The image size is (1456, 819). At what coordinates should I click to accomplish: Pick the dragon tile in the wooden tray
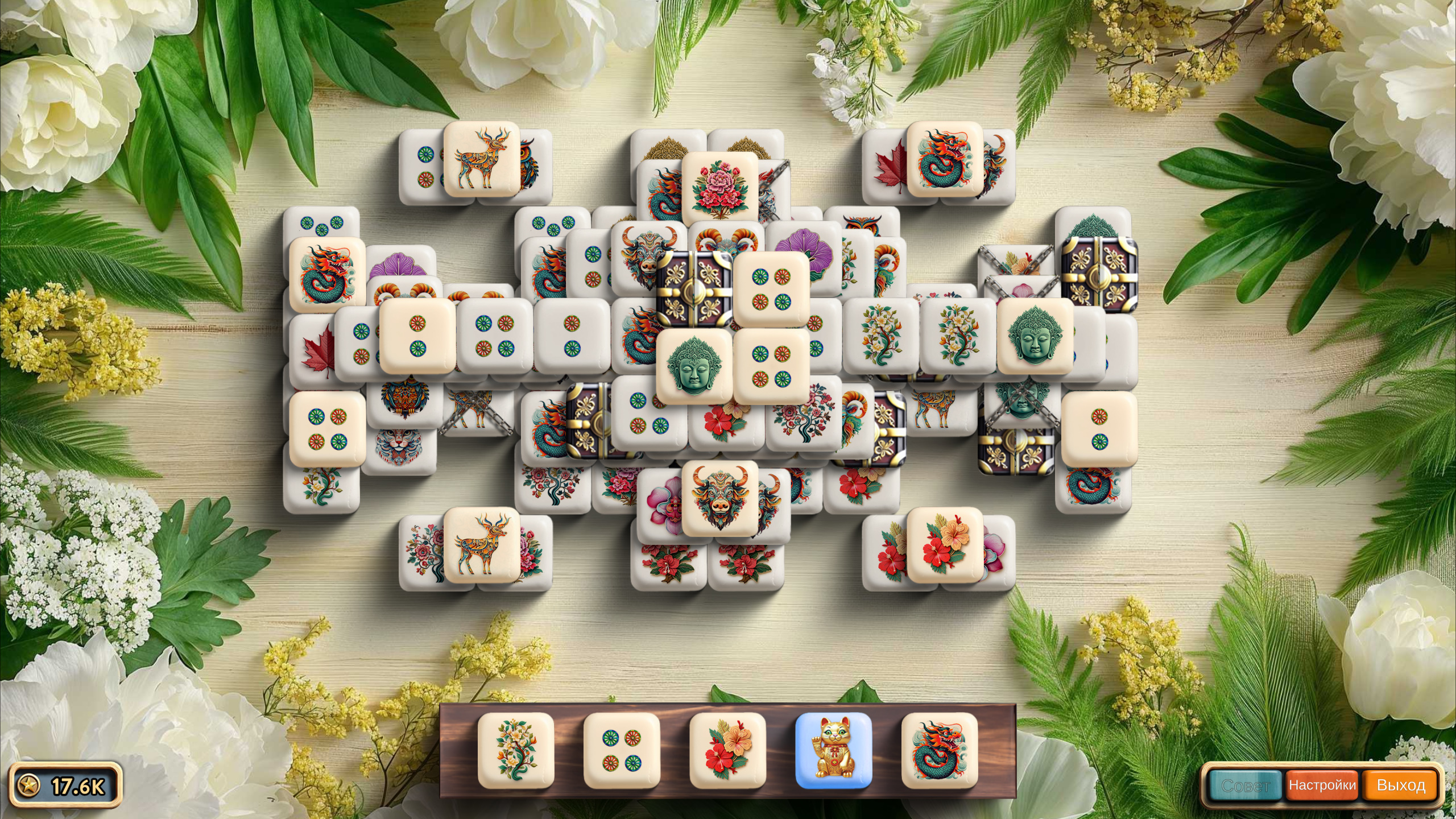pos(940,751)
